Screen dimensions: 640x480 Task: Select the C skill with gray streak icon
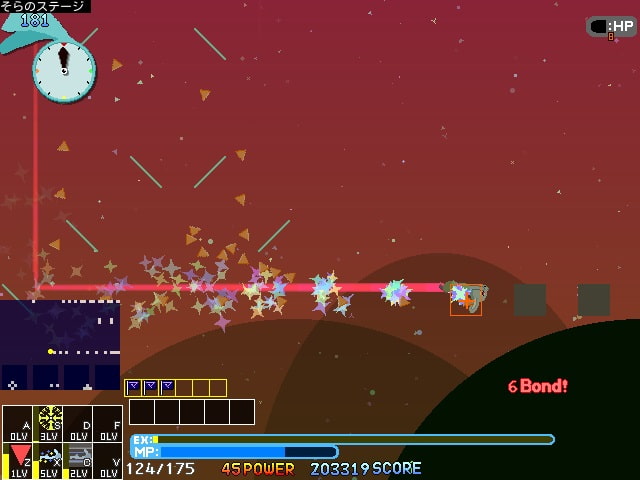(x=79, y=459)
